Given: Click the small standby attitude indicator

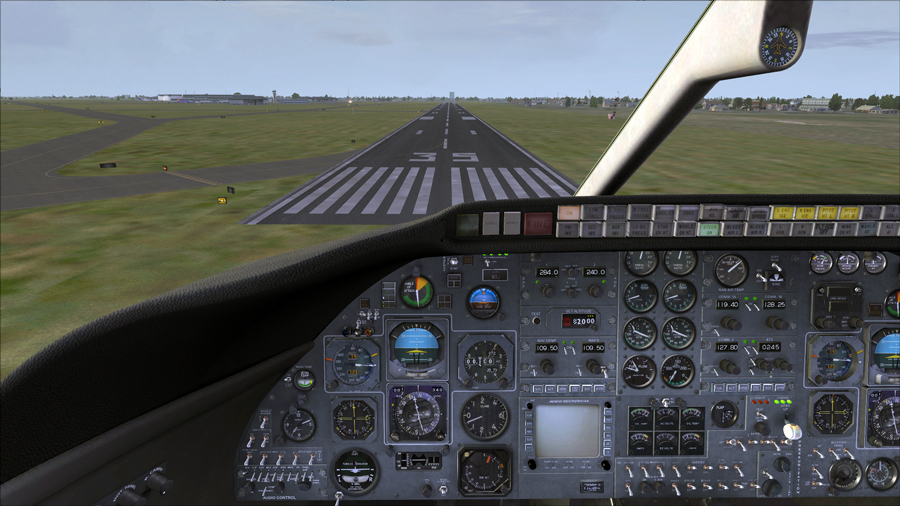Looking at the screenshot, I should pos(484,300).
